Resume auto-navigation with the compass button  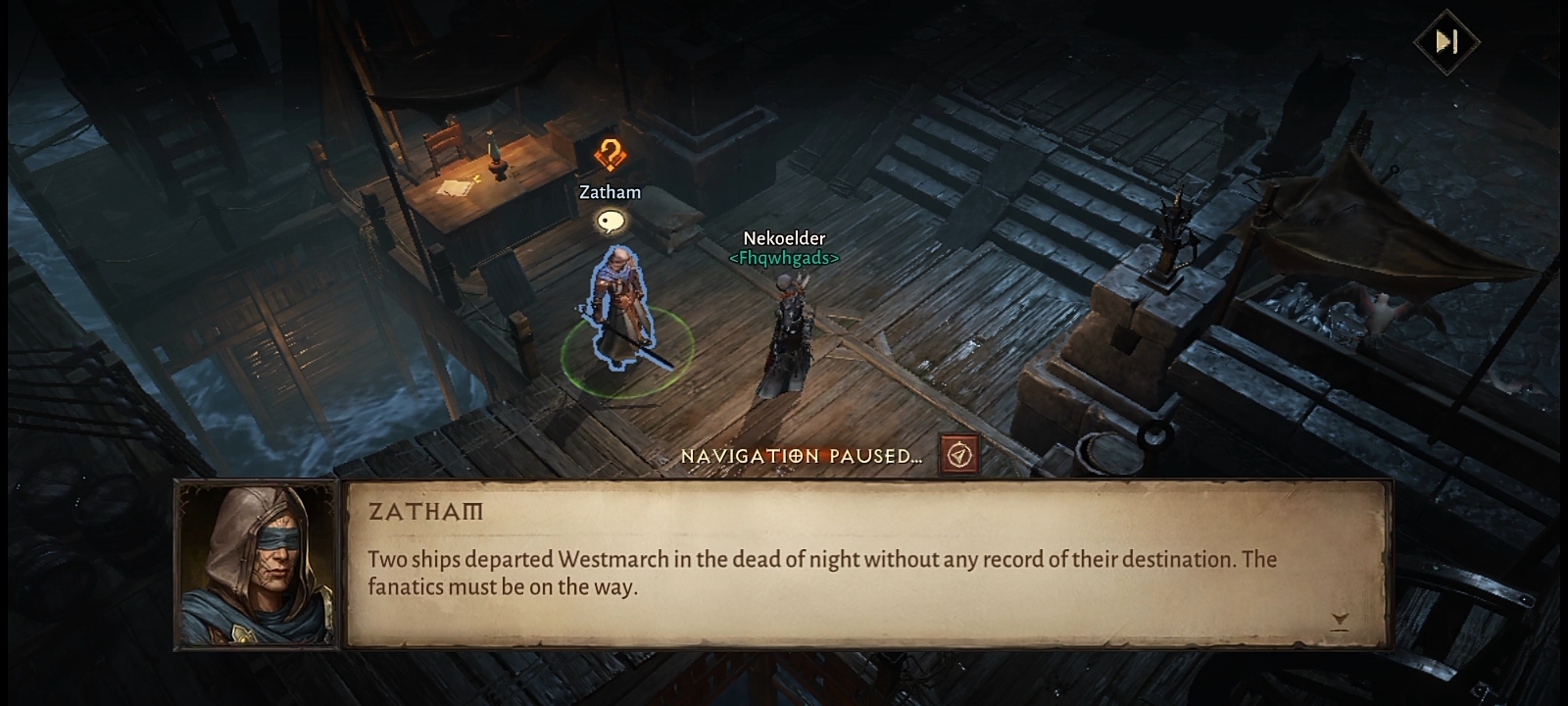pyautogui.click(x=958, y=455)
